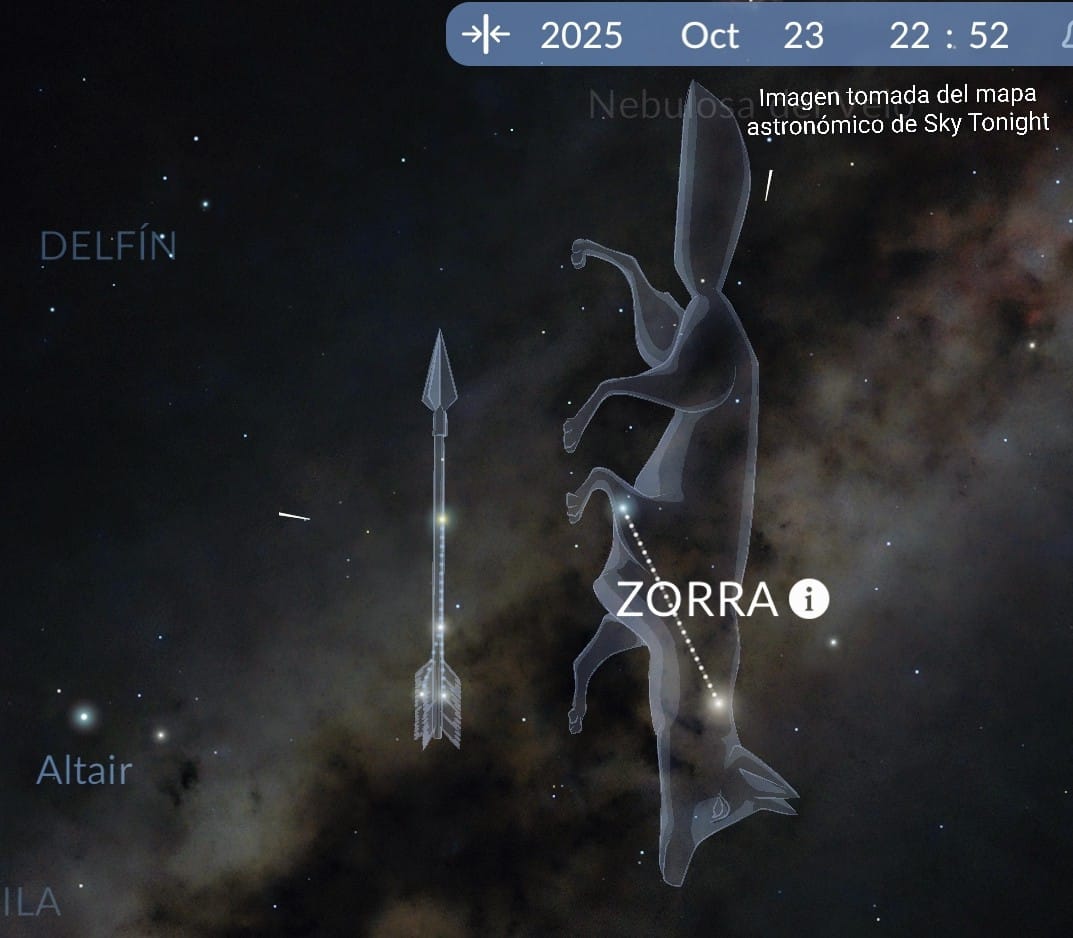Tap the reset-to-current-time arrows icon
1073x938 pixels.
486,35
